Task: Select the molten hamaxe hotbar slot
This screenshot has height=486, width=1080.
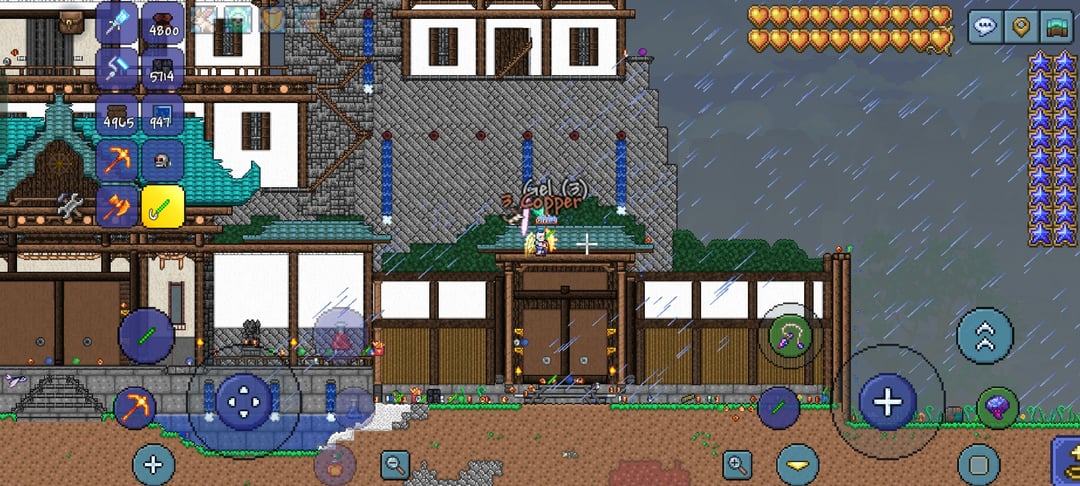Action: coord(118,207)
